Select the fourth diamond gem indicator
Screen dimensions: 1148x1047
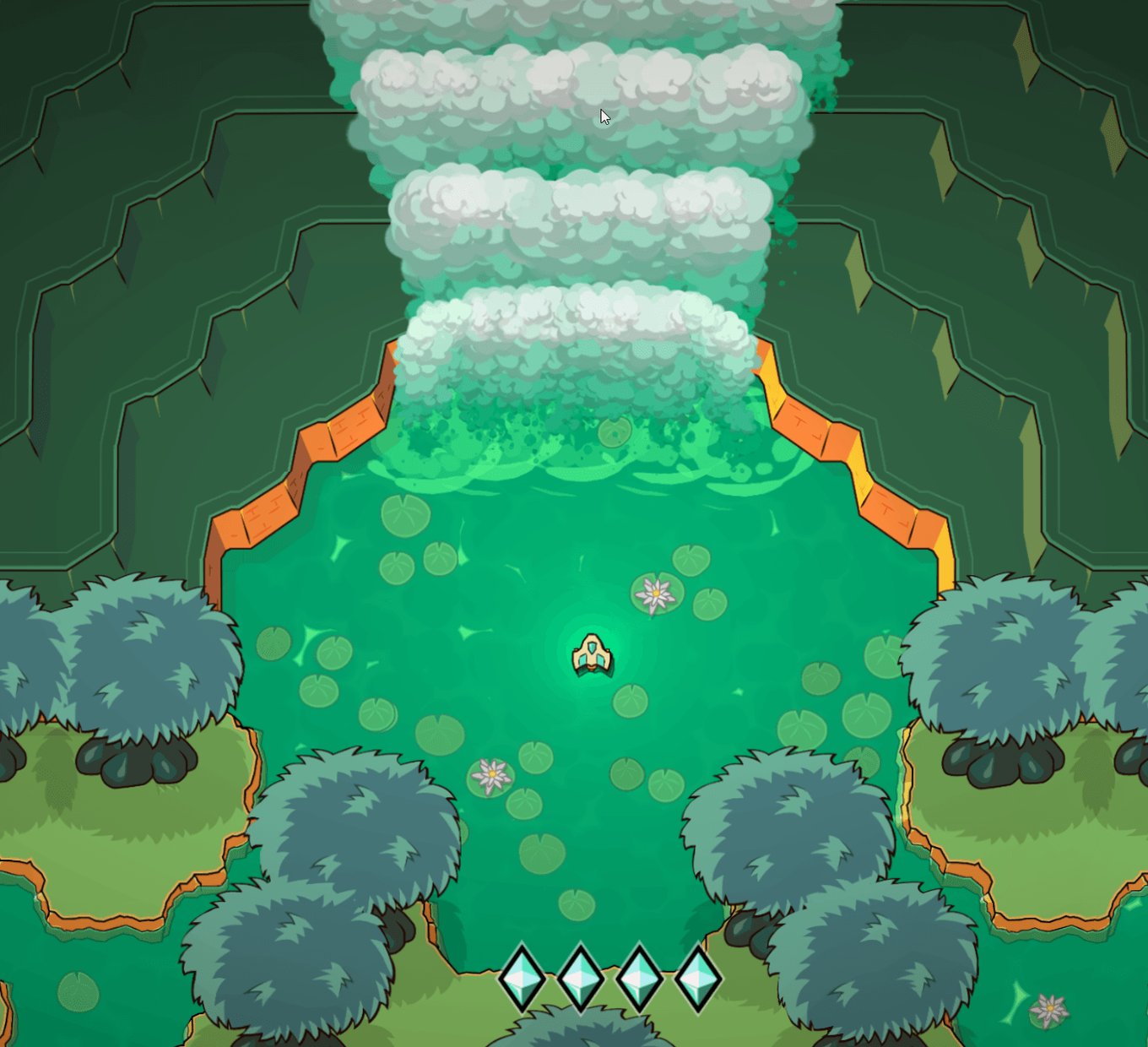coord(699,976)
